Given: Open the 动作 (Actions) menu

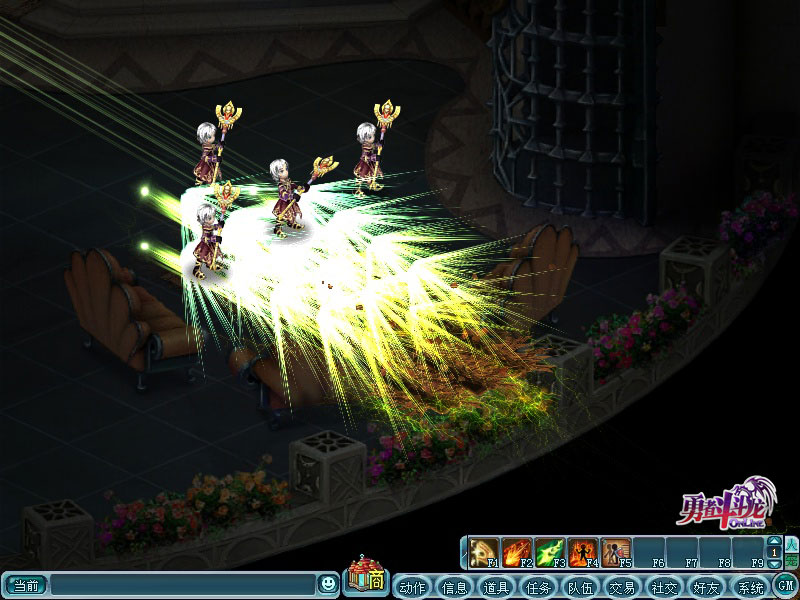Looking at the screenshot, I should (x=412, y=586).
